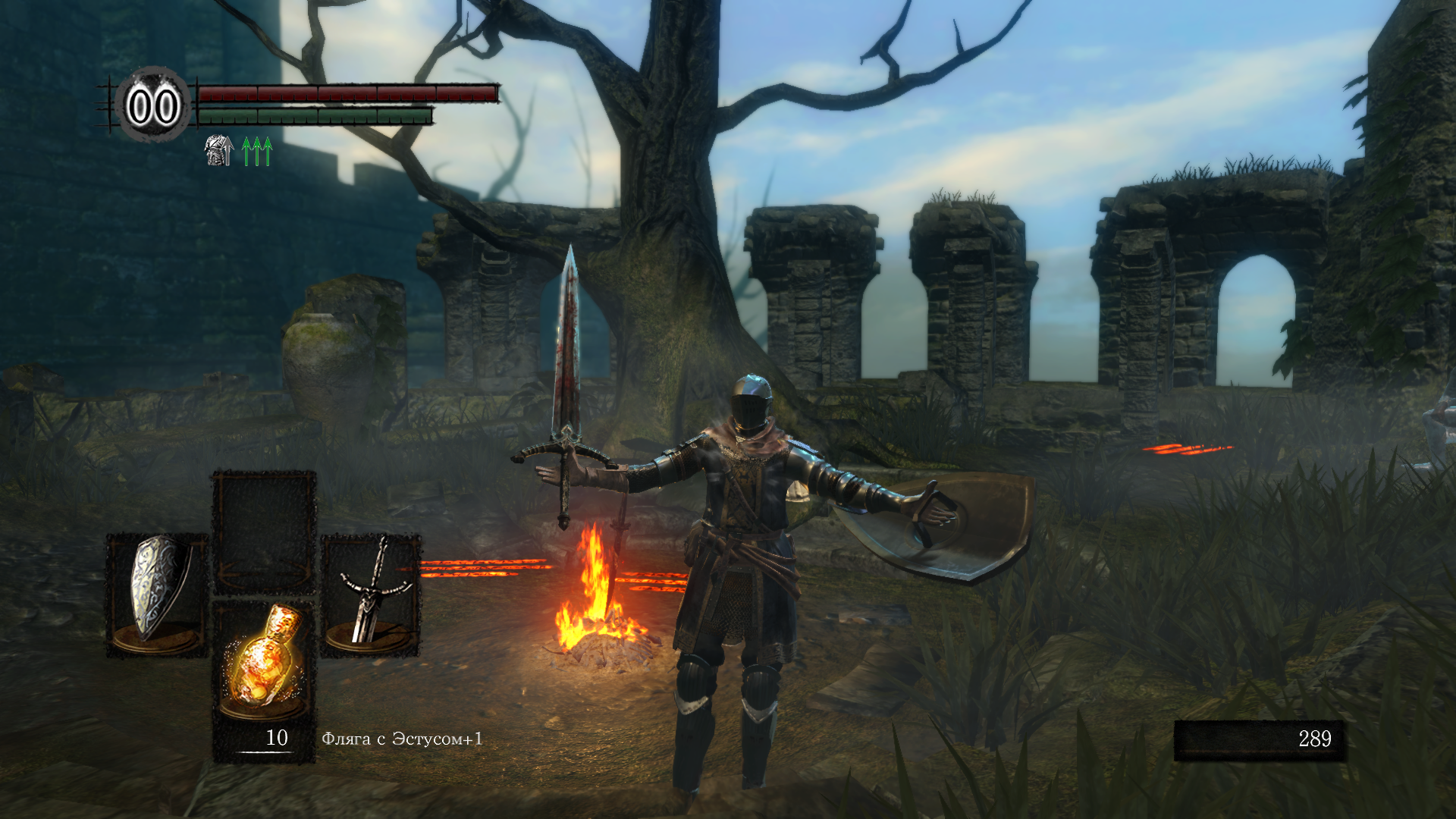Click the green arrows buff icon
1456x819 pixels.
click(x=257, y=151)
